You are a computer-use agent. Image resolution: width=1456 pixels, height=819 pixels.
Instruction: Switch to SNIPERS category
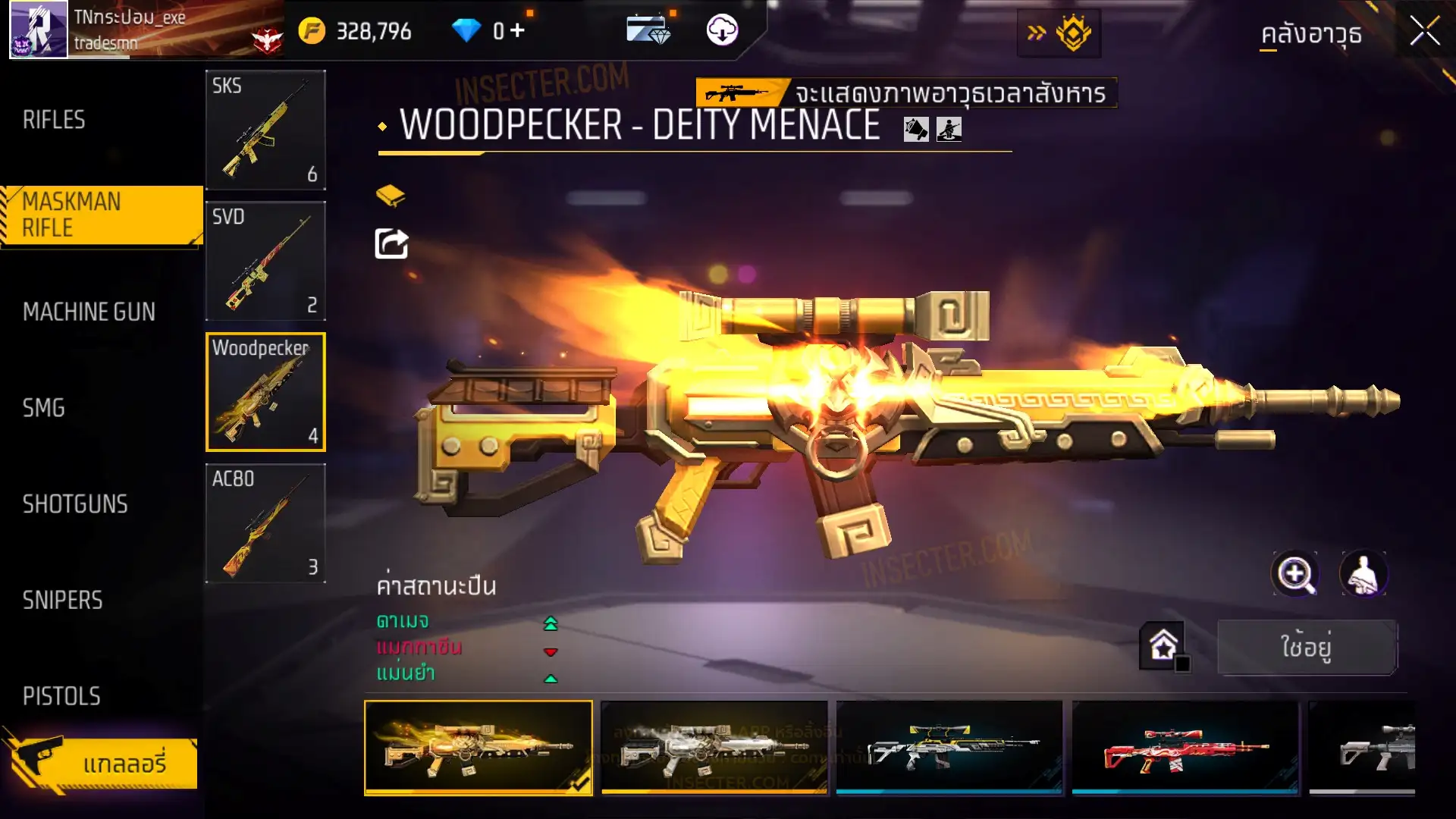62,601
